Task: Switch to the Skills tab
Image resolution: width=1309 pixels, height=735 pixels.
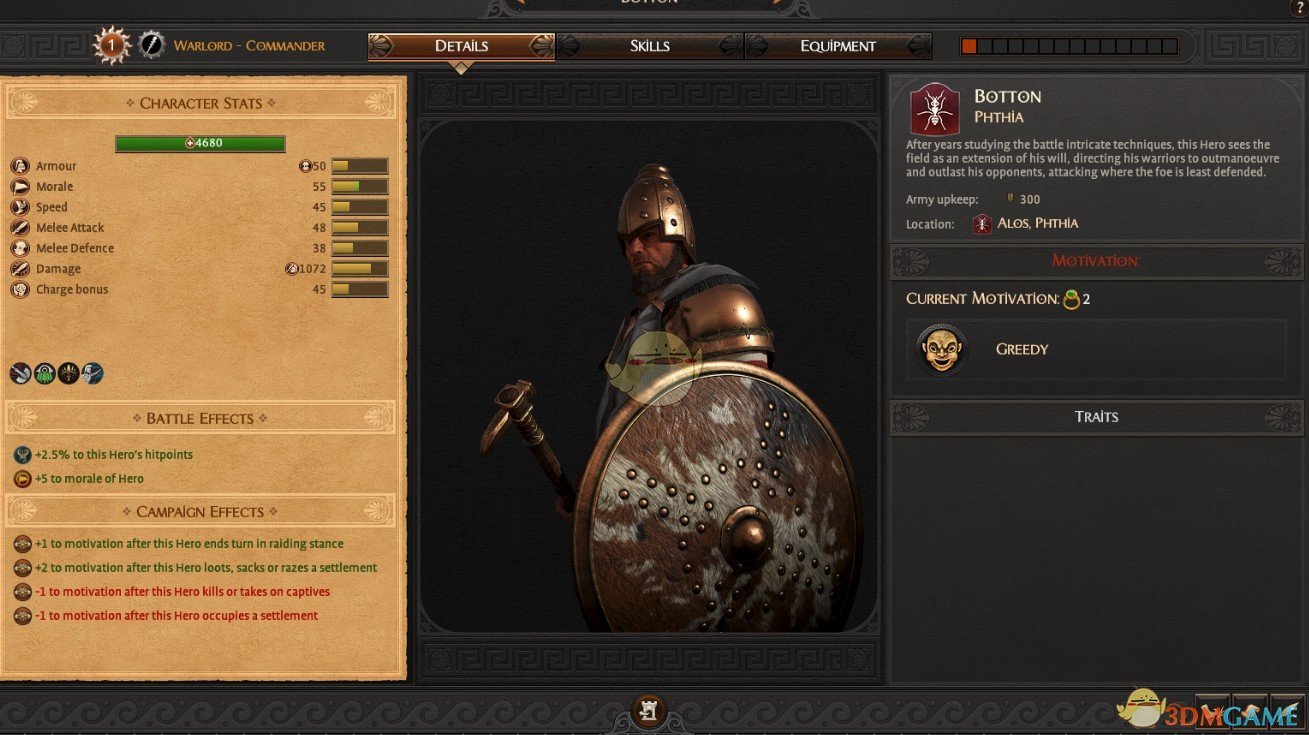Action: coord(649,46)
